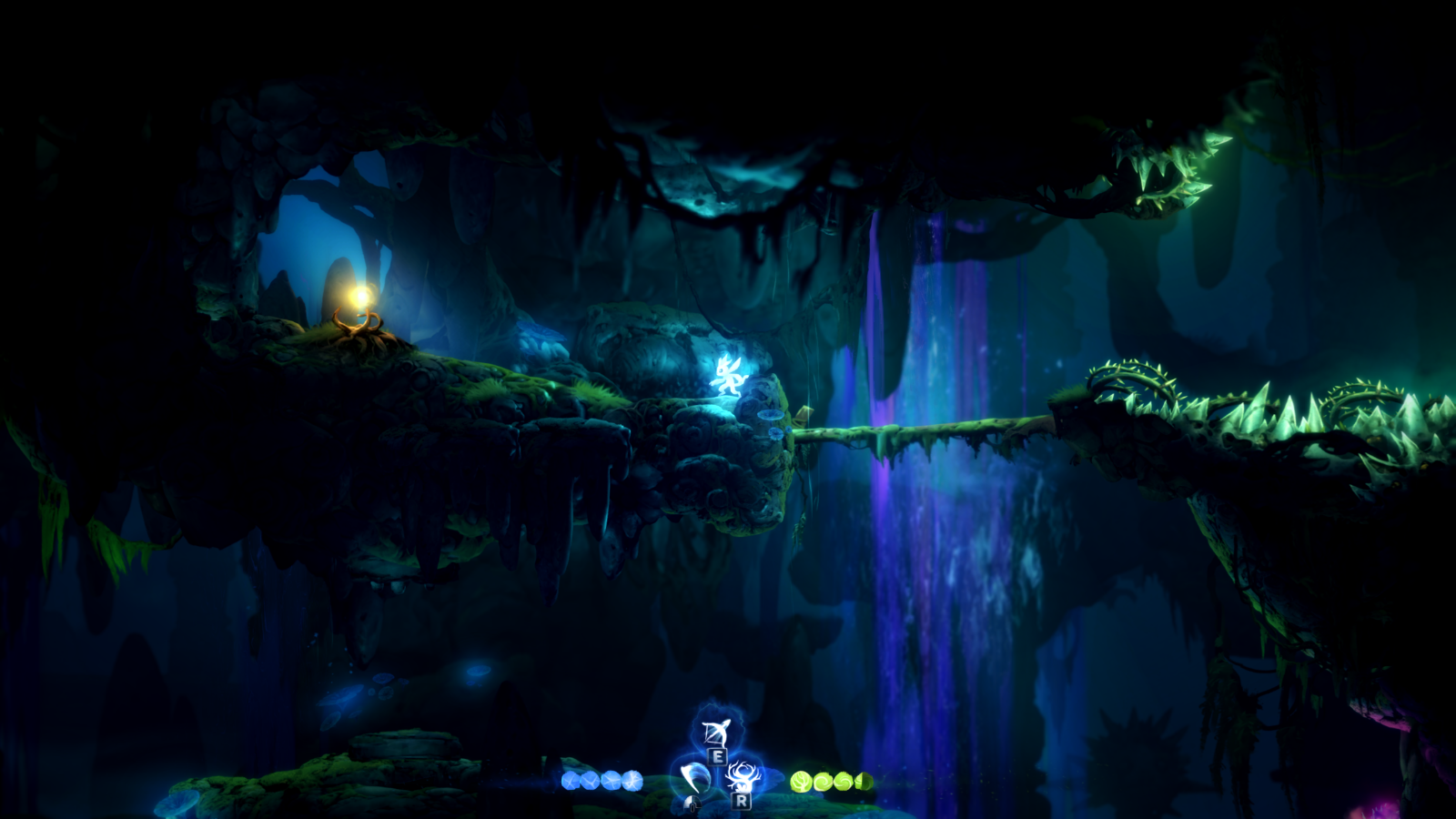Click Ori, the glowing white spirit character
The width and height of the screenshot is (1456, 819).
click(728, 379)
